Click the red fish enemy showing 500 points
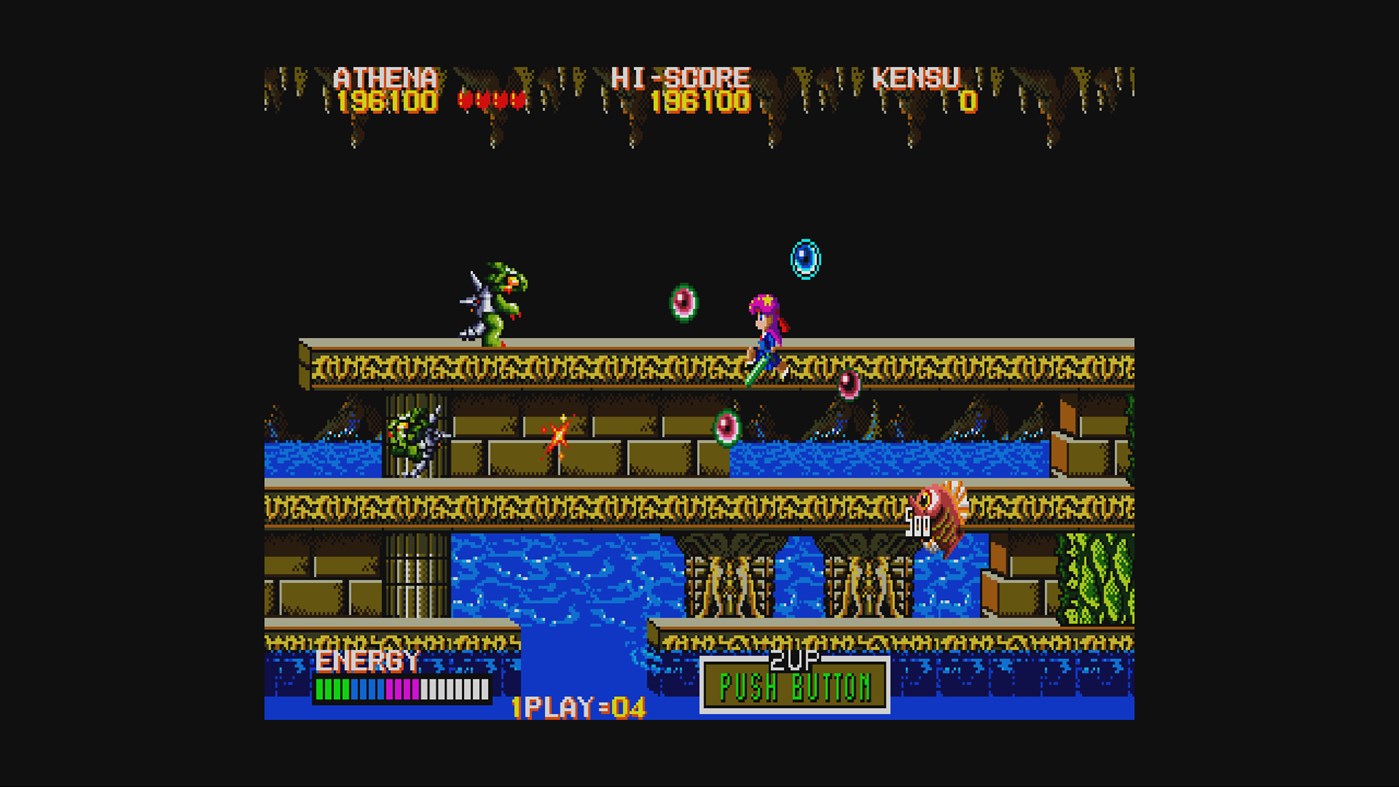Screen dimensions: 1399x787 click(x=940, y=510)
